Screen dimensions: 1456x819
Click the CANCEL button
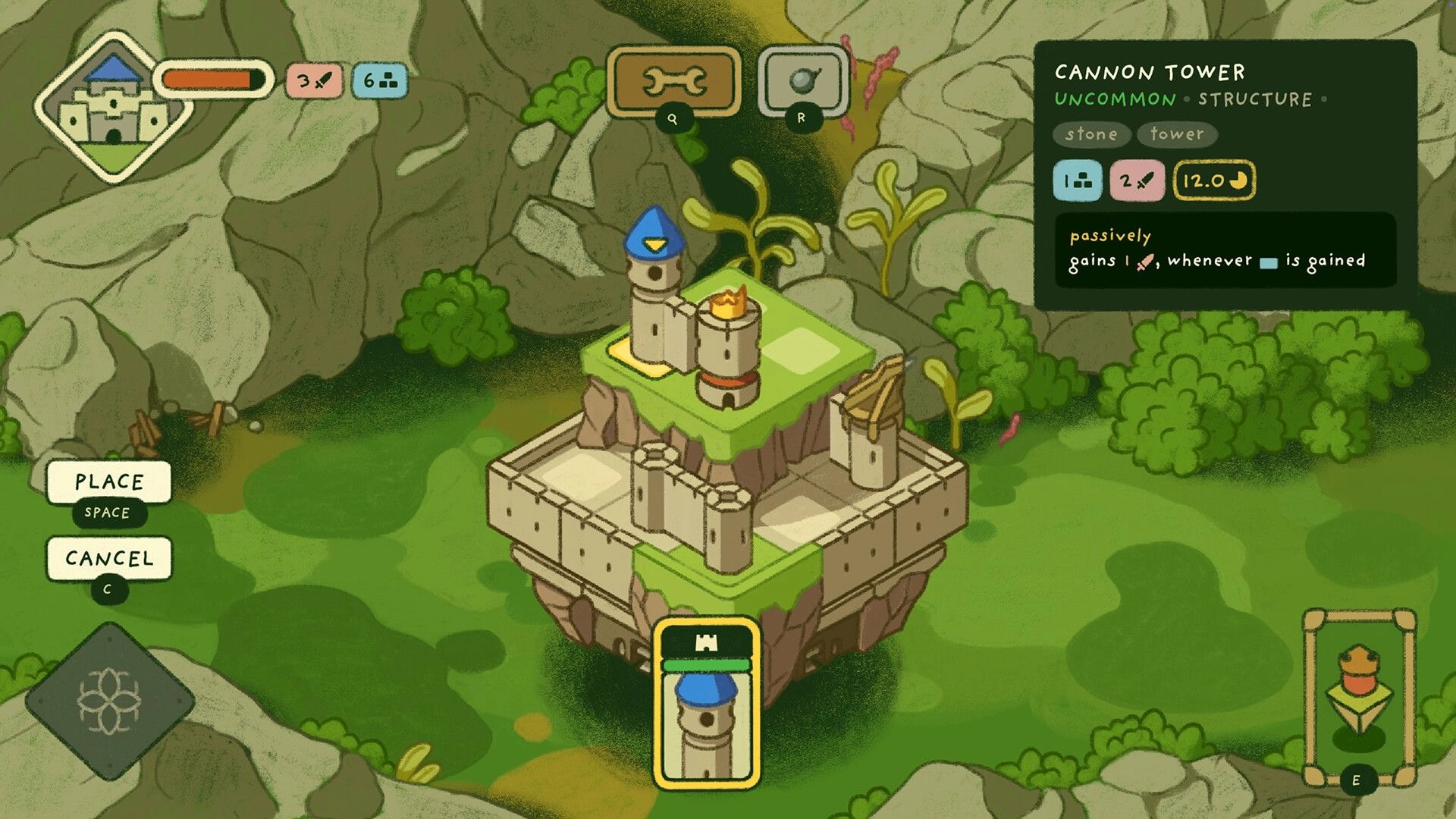tap(110, 559)
